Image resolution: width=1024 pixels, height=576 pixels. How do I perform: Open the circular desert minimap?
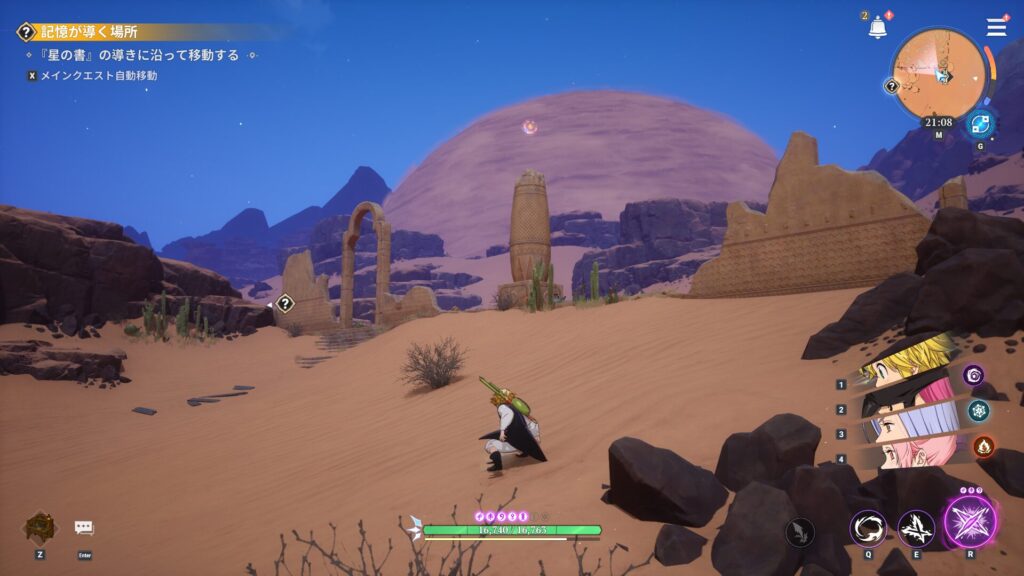938,75
